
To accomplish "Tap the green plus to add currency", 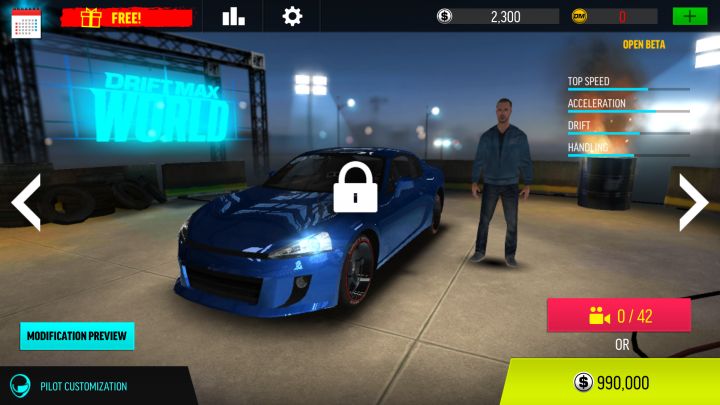I will click(x=687, y=16).
